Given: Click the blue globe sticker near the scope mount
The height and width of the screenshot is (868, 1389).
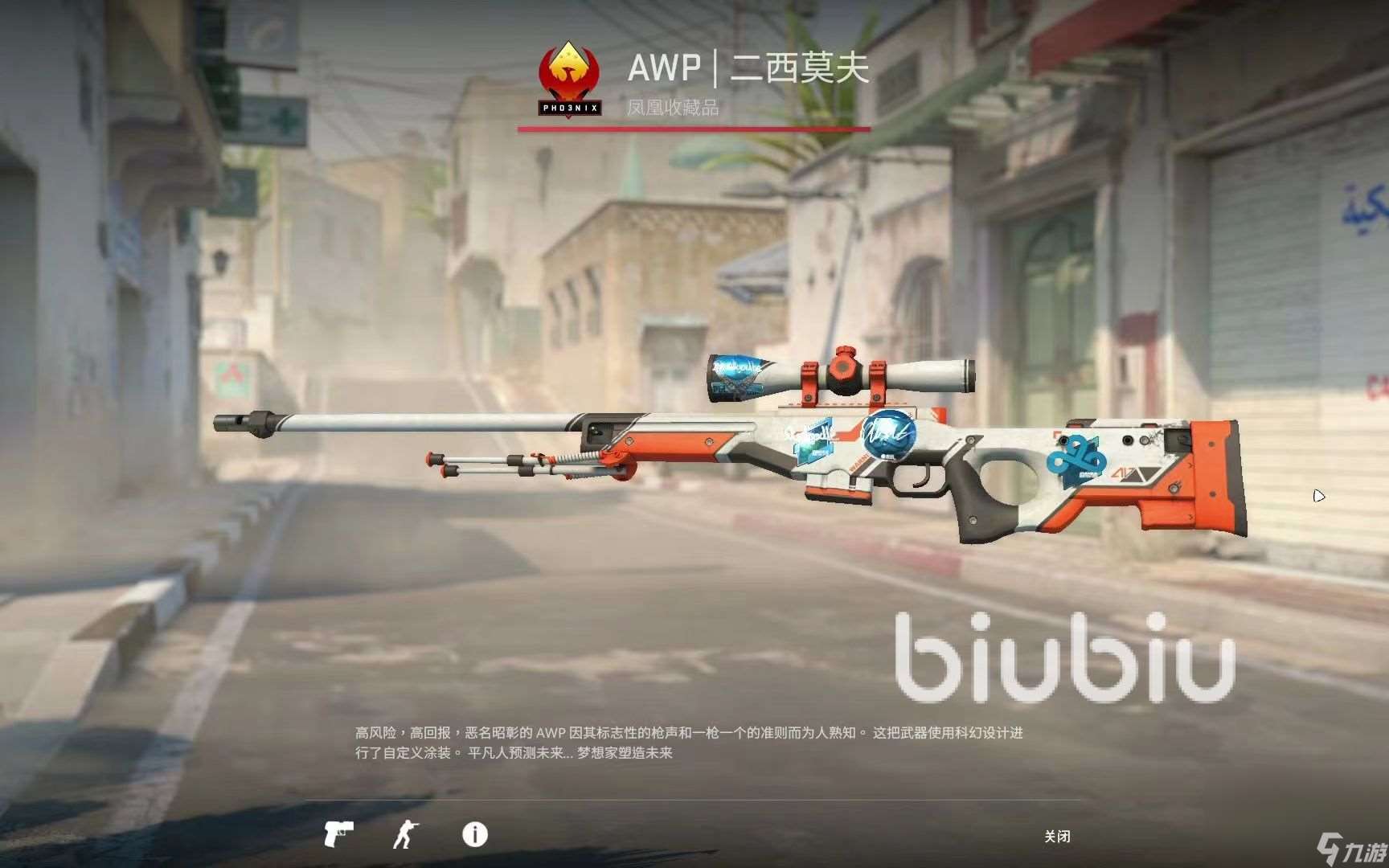Looking at the screenshot, I should point(888,436).
